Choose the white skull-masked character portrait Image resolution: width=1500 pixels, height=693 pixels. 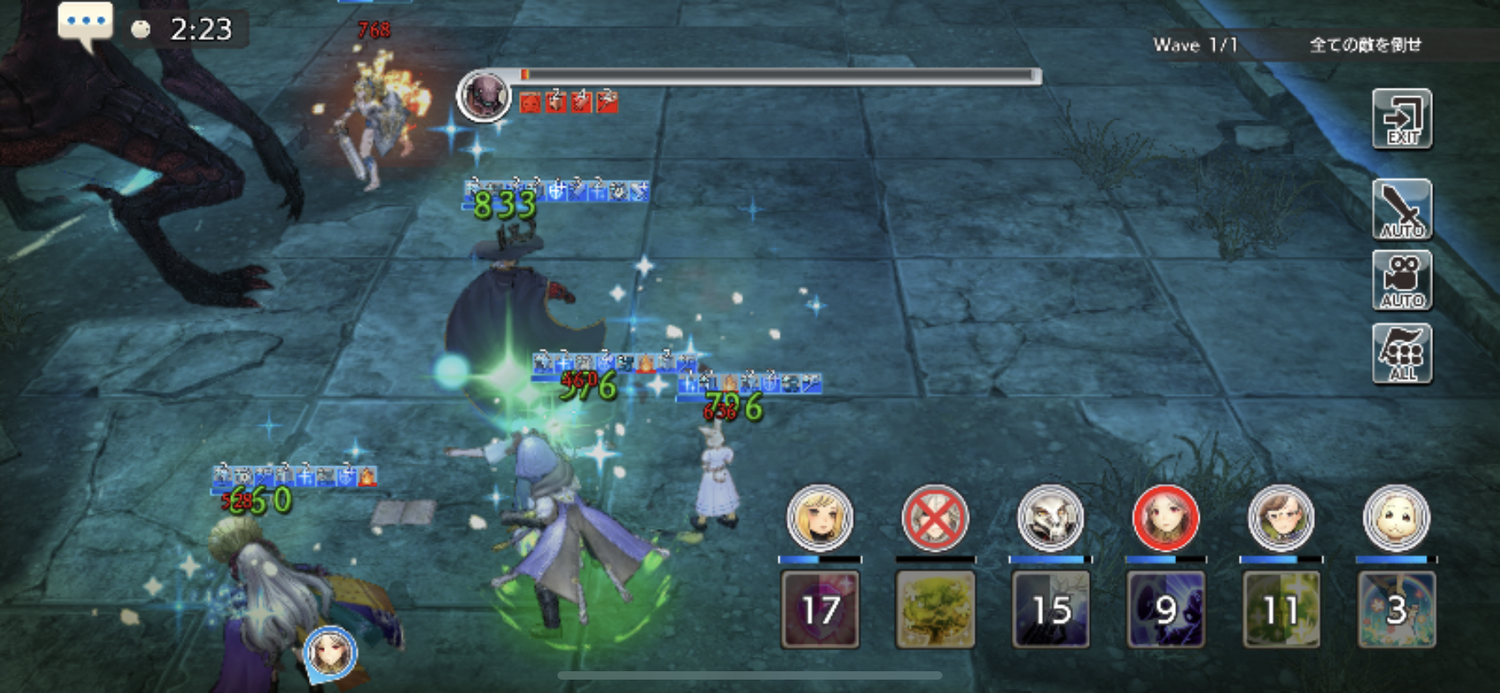point(1050,518)
